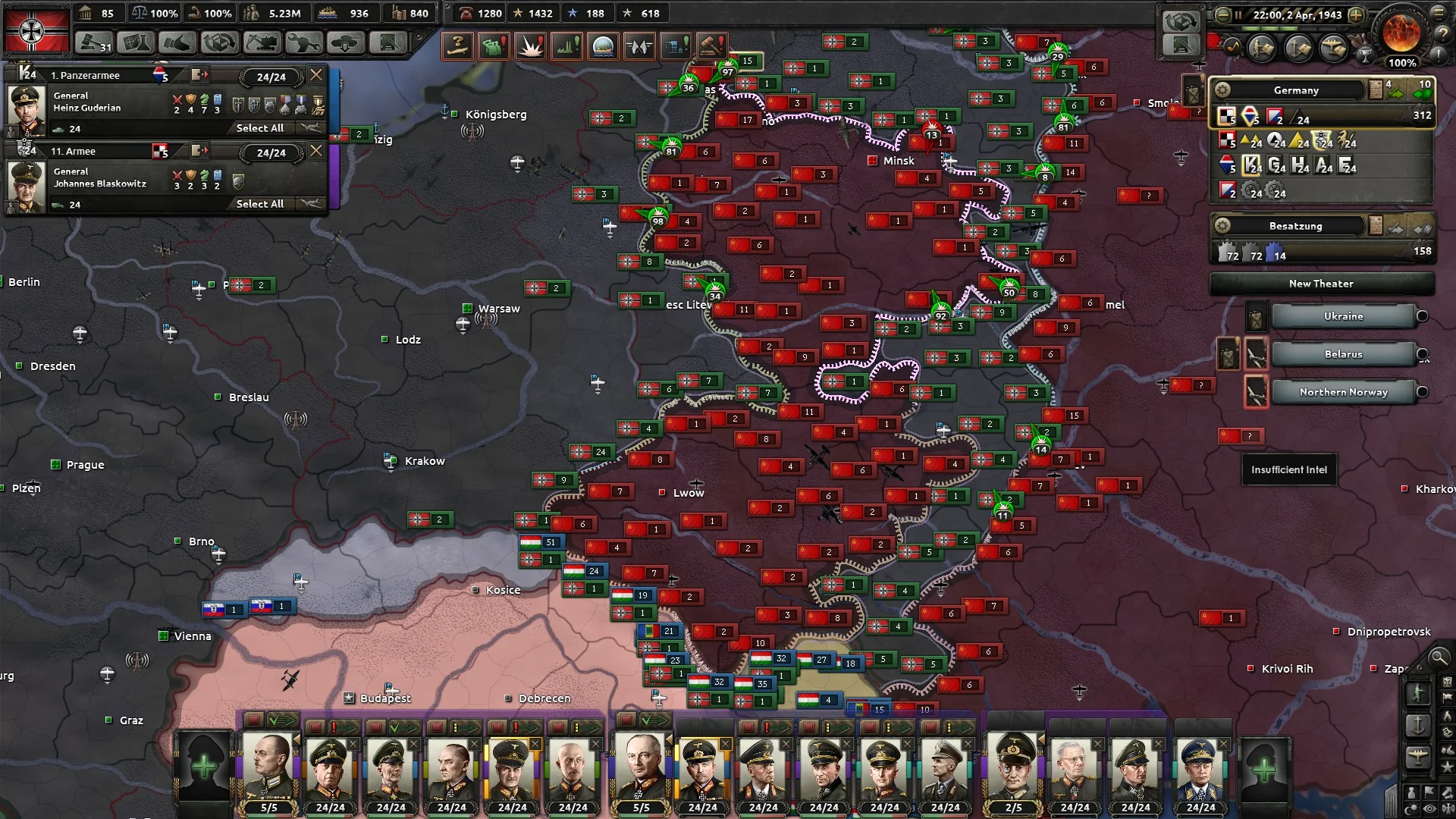The height and width of the screenshot is (819, 1456).
Task: Select the Northern Norway theater
Action: (1343, 392)
